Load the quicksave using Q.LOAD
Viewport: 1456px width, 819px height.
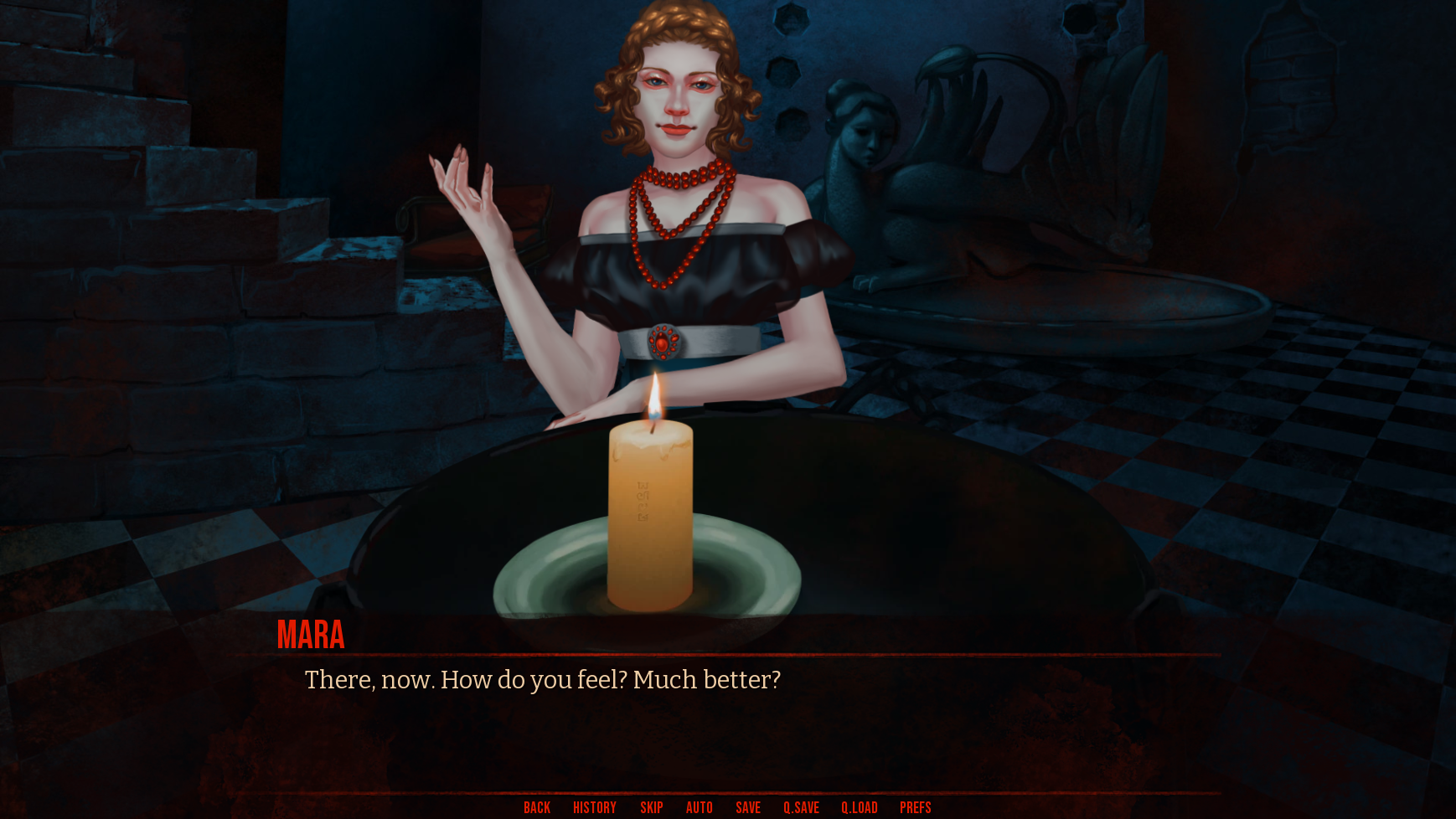(859, 807)
